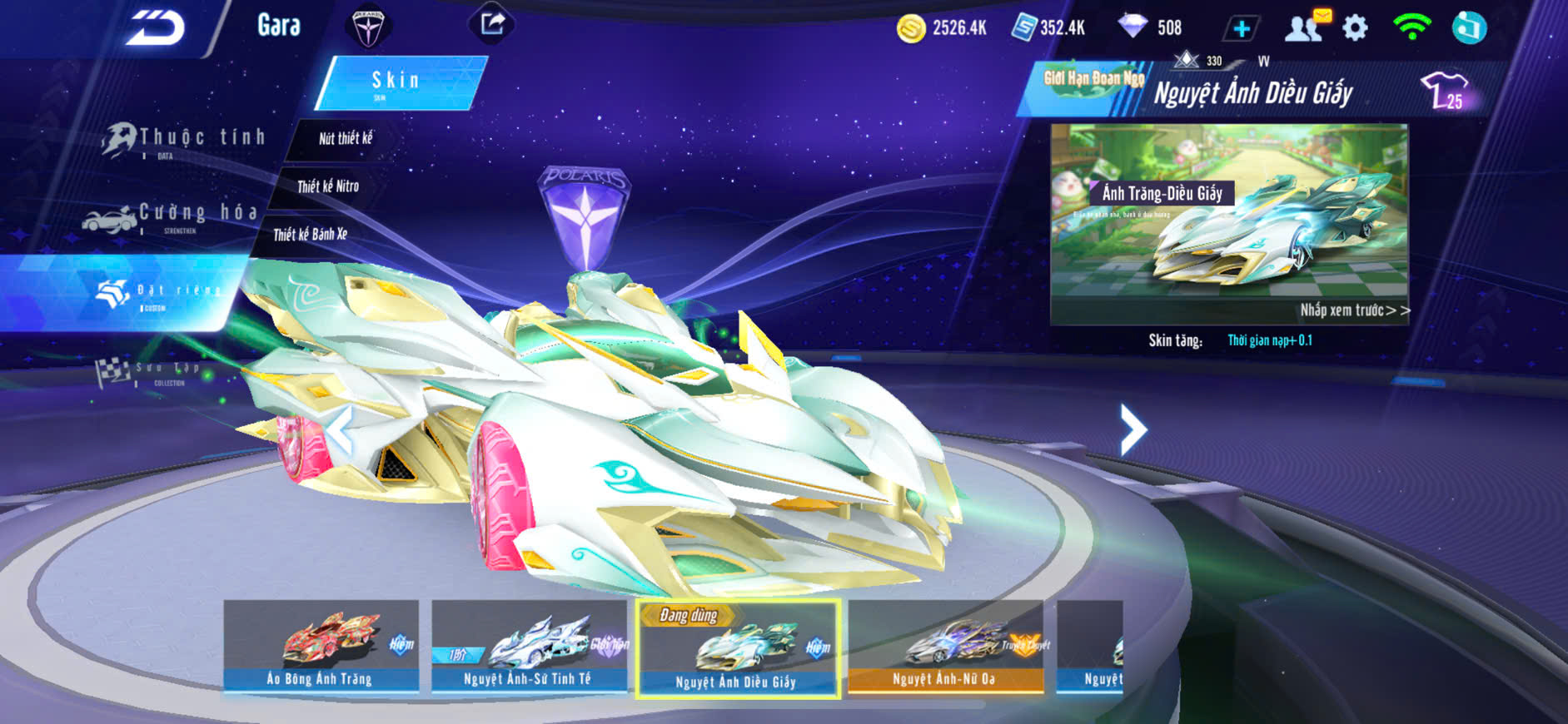Open the Polaris brand emblem icon

(367, 27)
